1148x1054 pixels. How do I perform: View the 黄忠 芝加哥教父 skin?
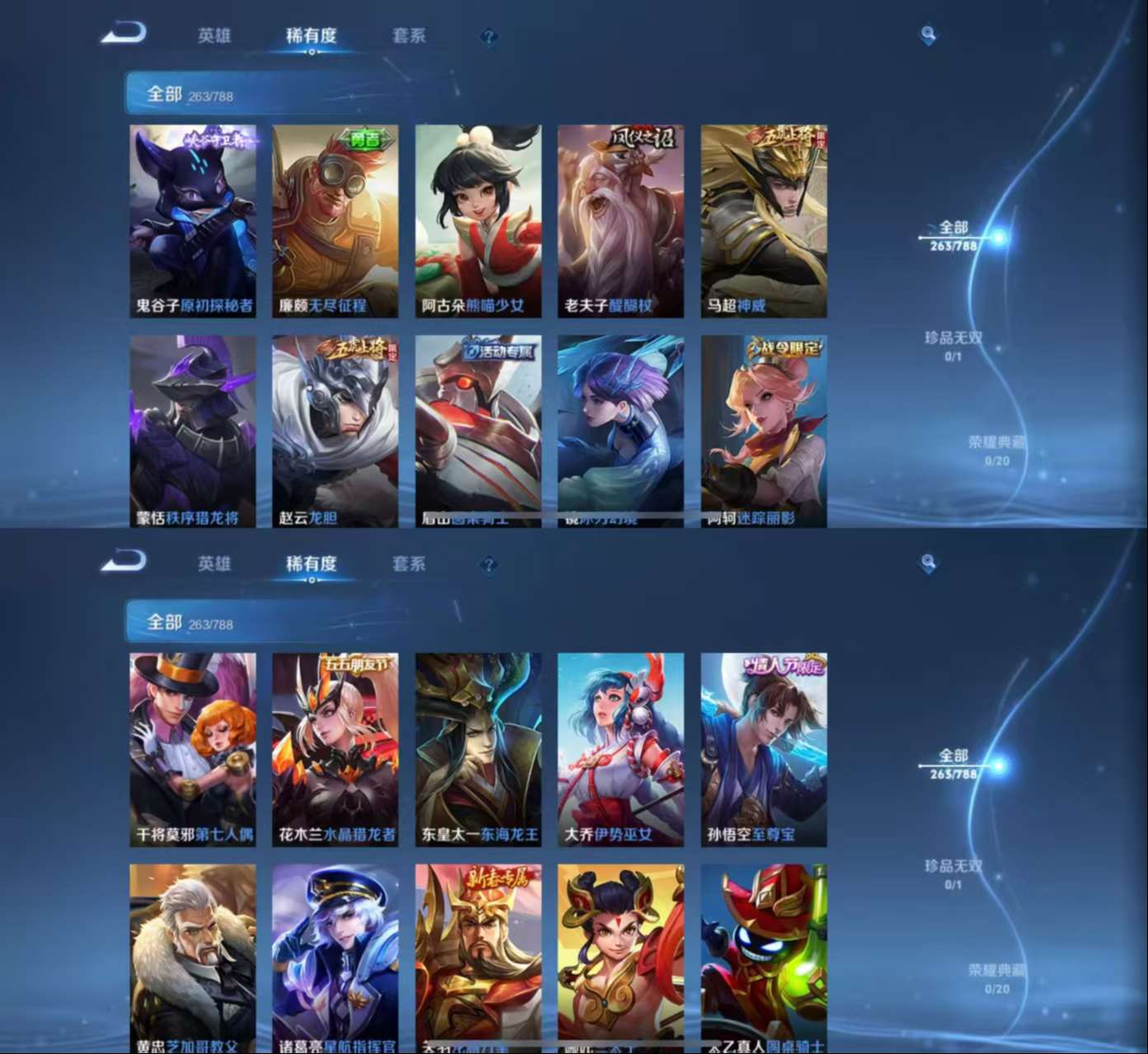coord(193,958)
